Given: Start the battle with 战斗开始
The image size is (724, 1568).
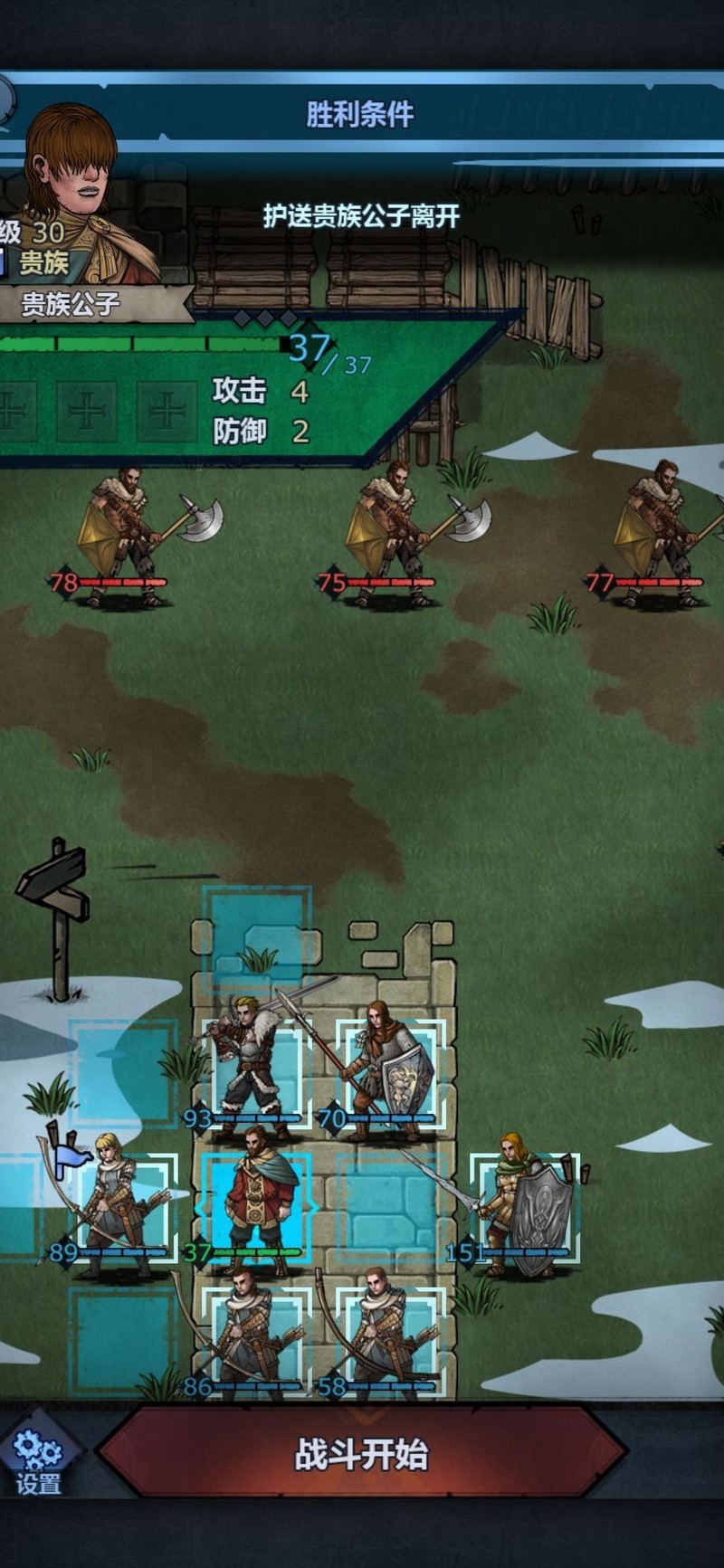Looking at the screenshot, I should (x=361, y=1454).
